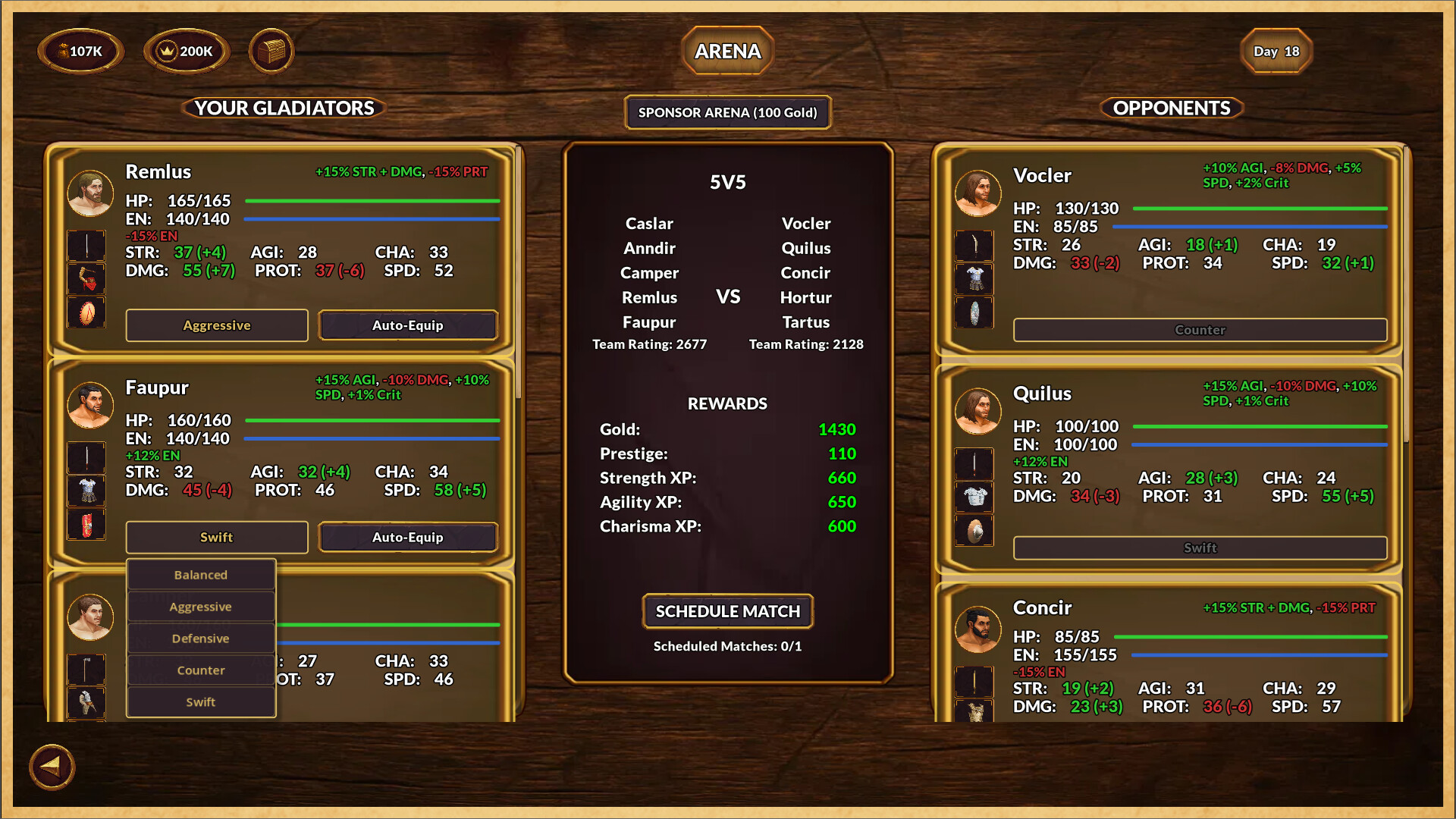Select Remlus's sword weapon slot icon
The width and height of the screenshot is (1456, 819).
coord(86,245)
